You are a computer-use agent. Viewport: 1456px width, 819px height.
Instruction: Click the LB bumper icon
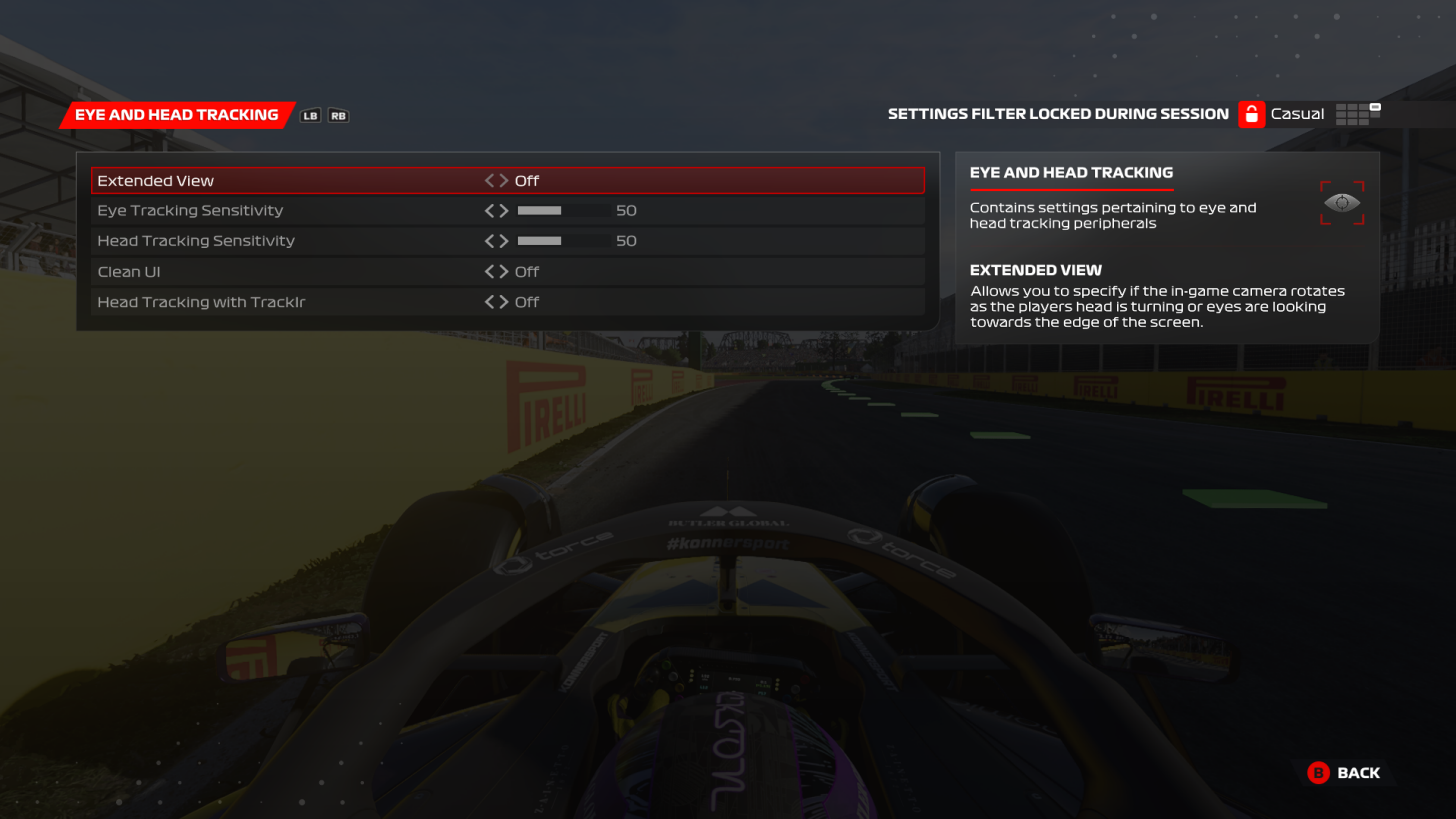(311, 115)
